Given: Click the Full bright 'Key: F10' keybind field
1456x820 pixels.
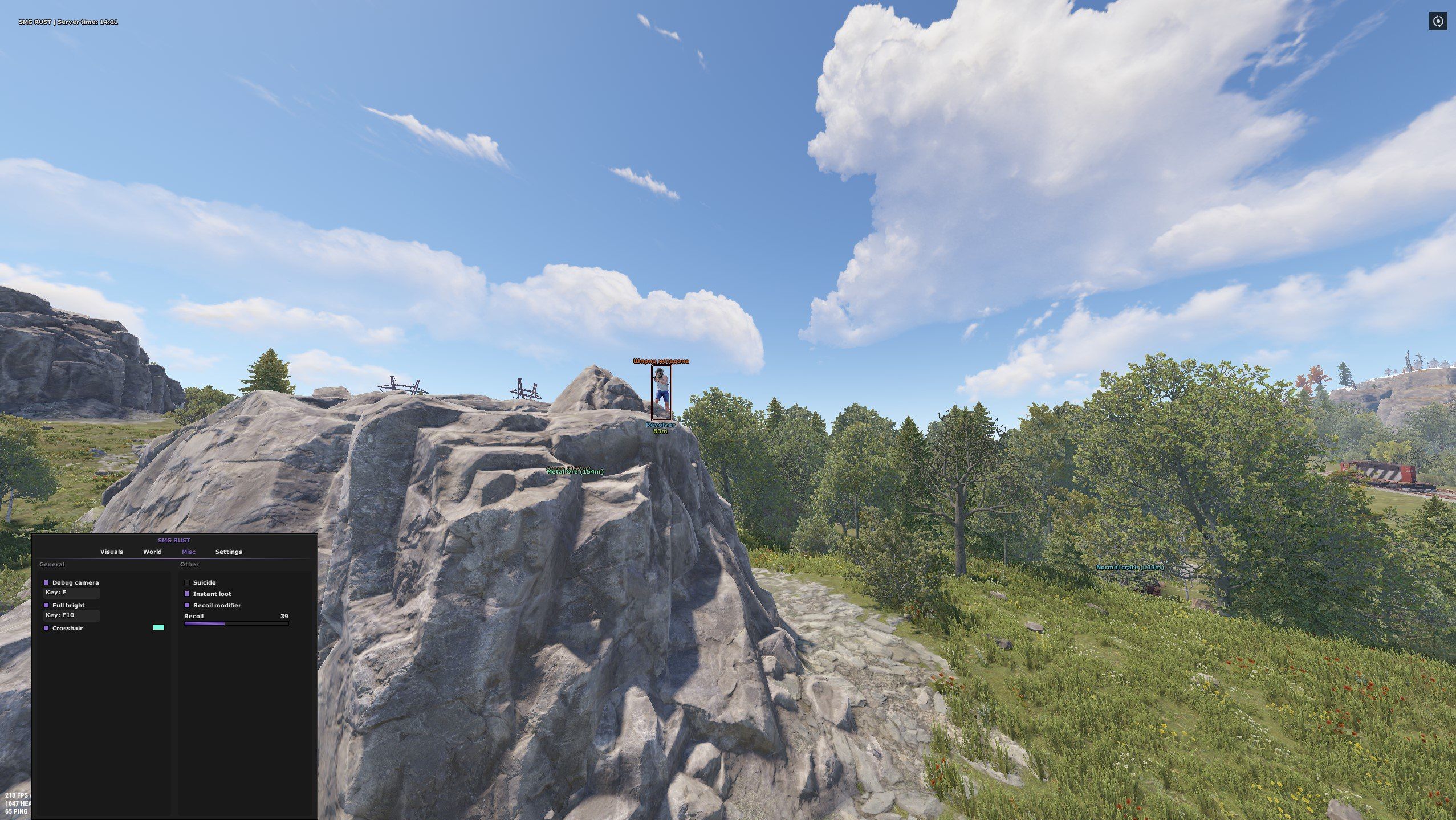Looking at the screenshot, I should [x=72, y=615].
